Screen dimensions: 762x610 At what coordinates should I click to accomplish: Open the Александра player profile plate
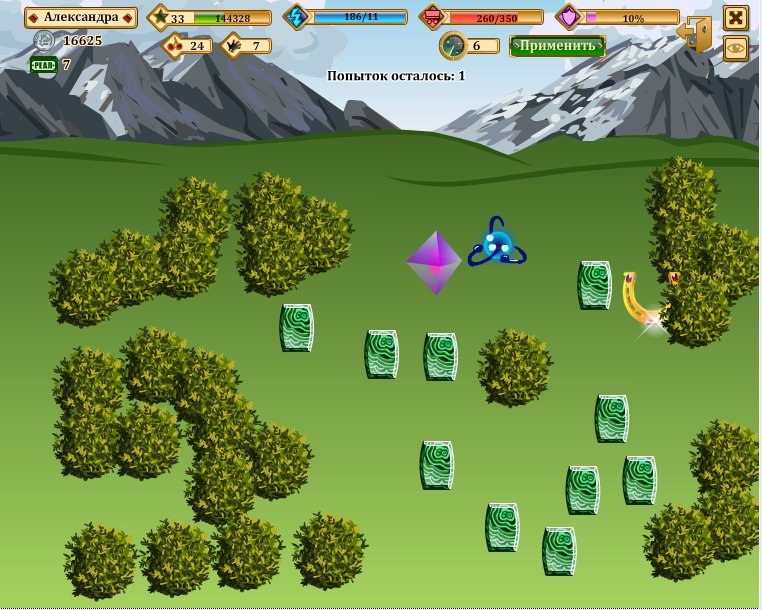(x=80, y=18)
